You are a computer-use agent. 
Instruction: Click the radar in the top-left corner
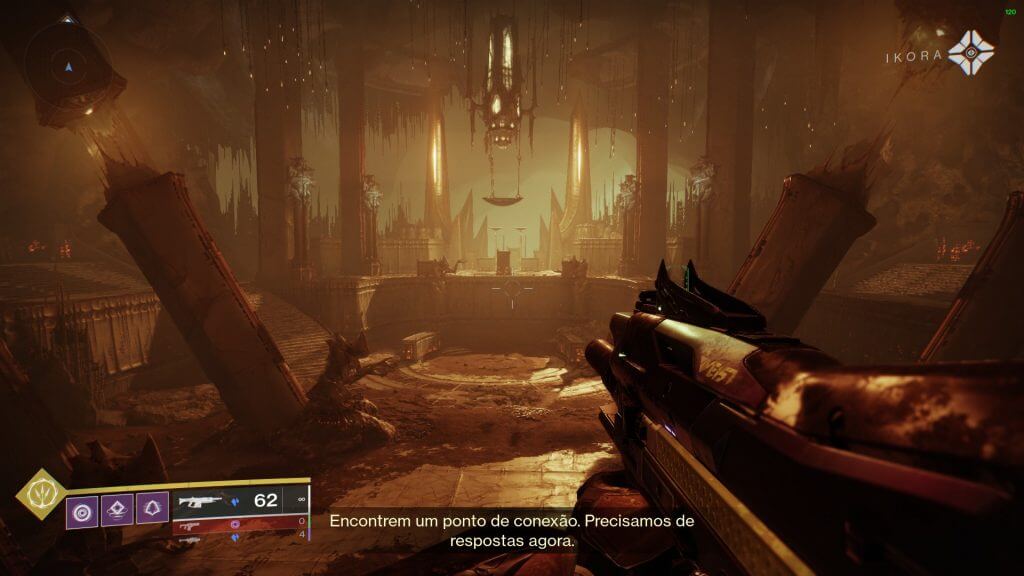68,63
